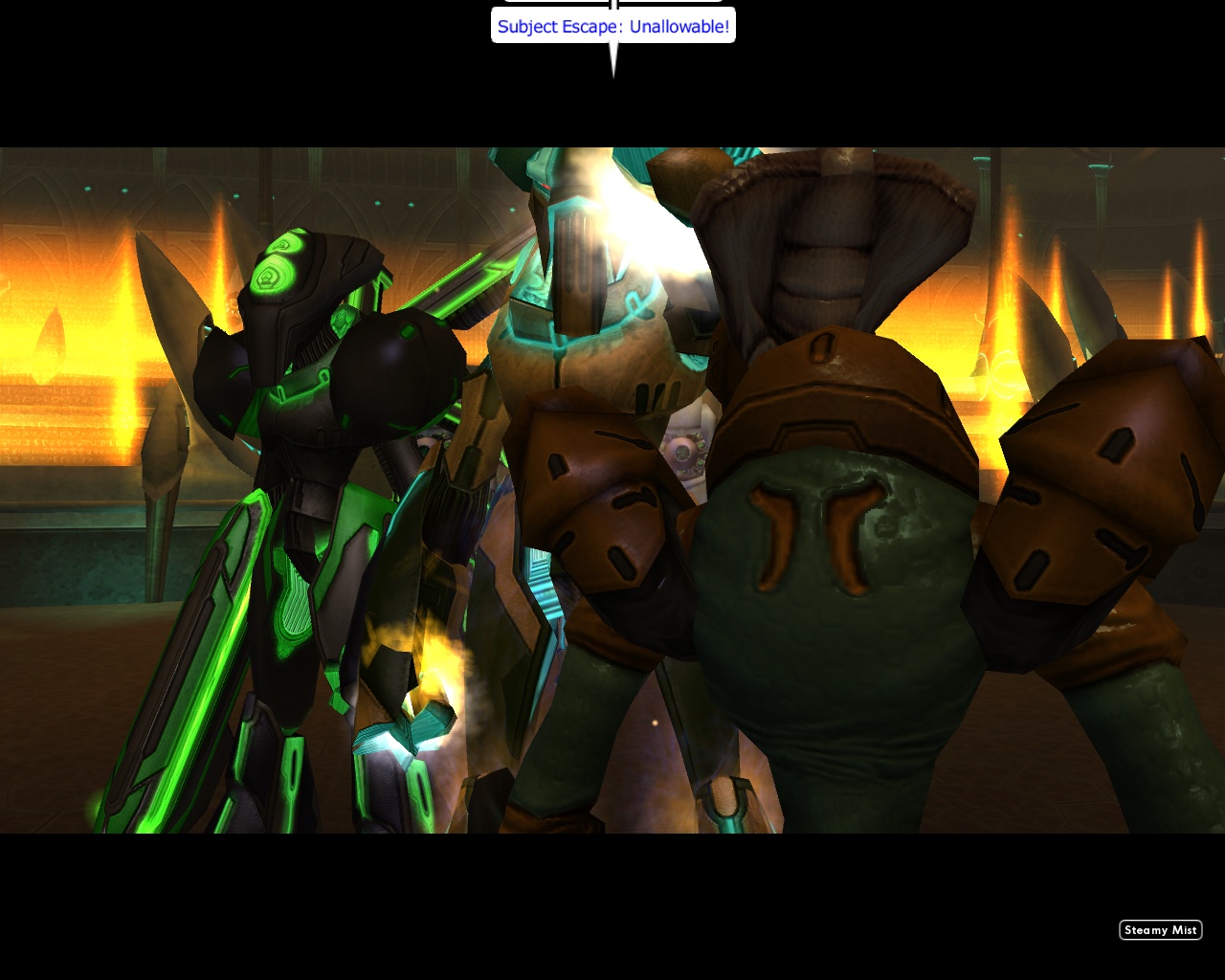The width and height of the screenshot is (1225, 980).
Task: Select the Steamy Mist location label
Action: click(1161, 929)
